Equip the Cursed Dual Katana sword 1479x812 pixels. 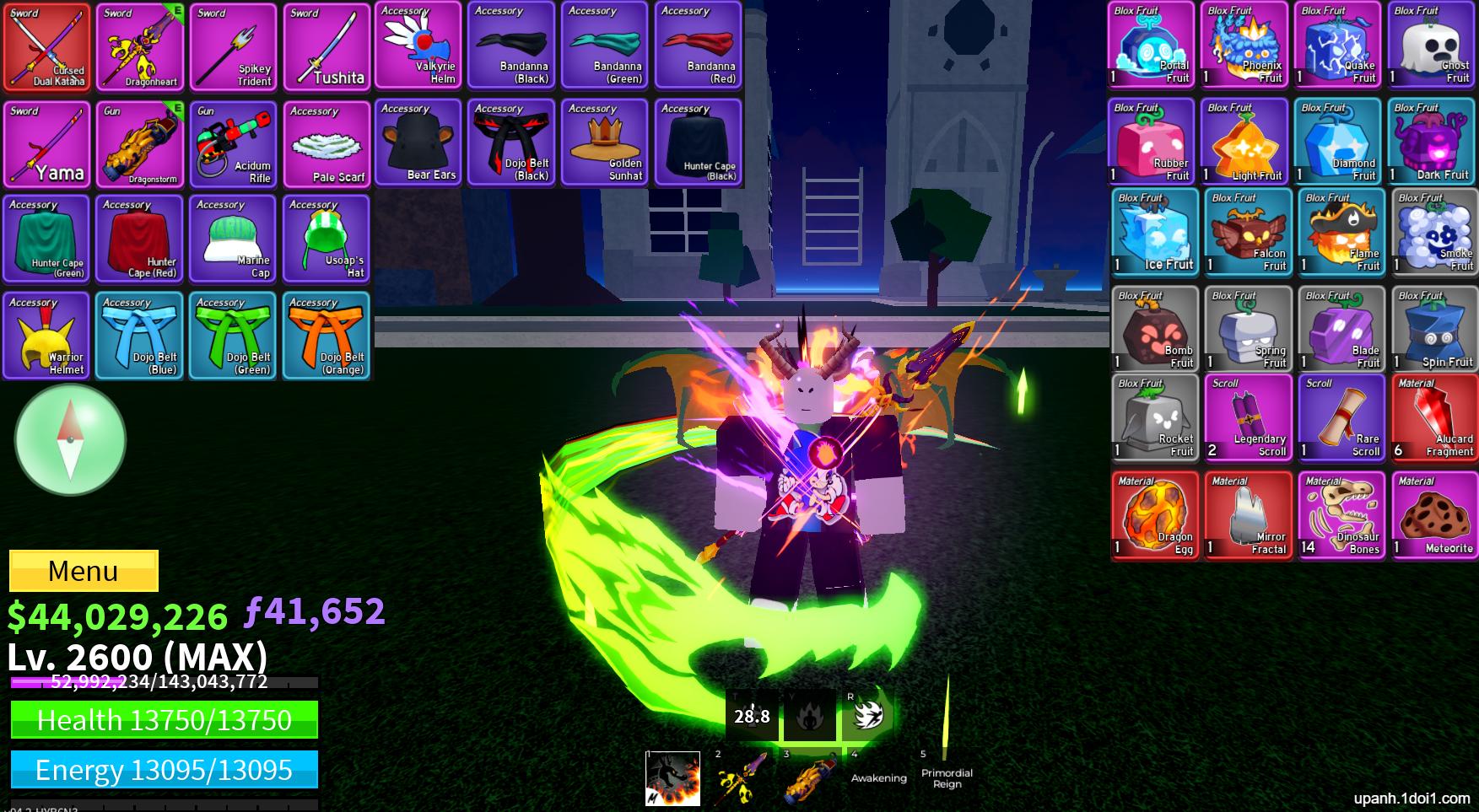click(x=46, y=48)
